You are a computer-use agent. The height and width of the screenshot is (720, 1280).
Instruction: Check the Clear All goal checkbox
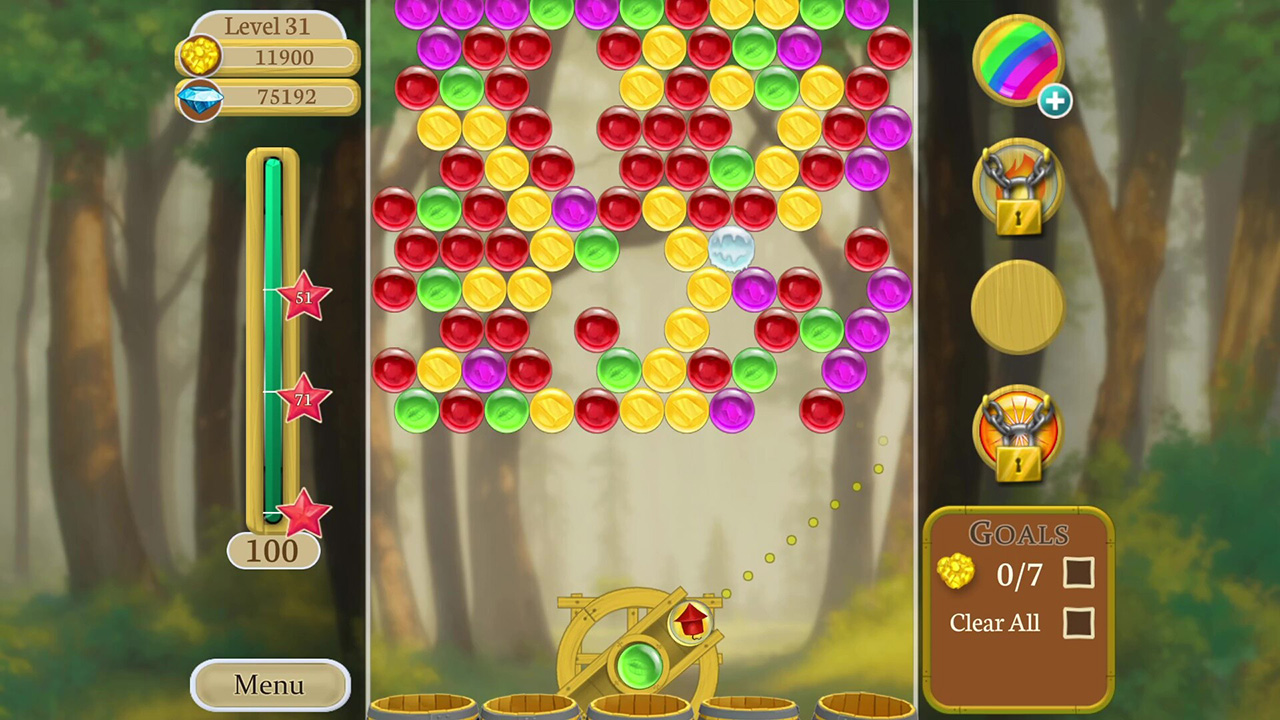click(x=1081, y=623)
